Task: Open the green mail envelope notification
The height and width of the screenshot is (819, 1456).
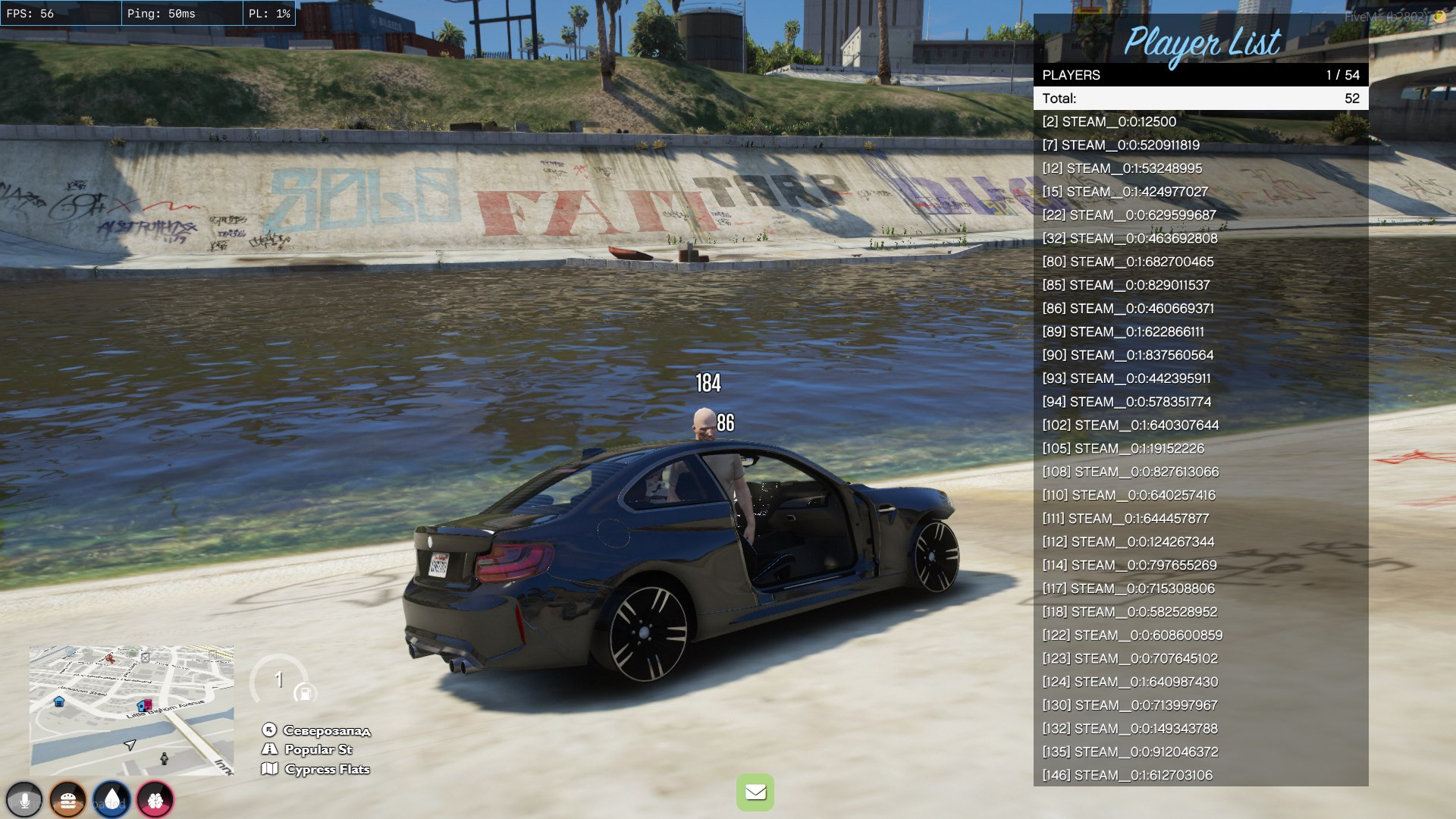Action: pyautogui.click(x=755, y=792)
